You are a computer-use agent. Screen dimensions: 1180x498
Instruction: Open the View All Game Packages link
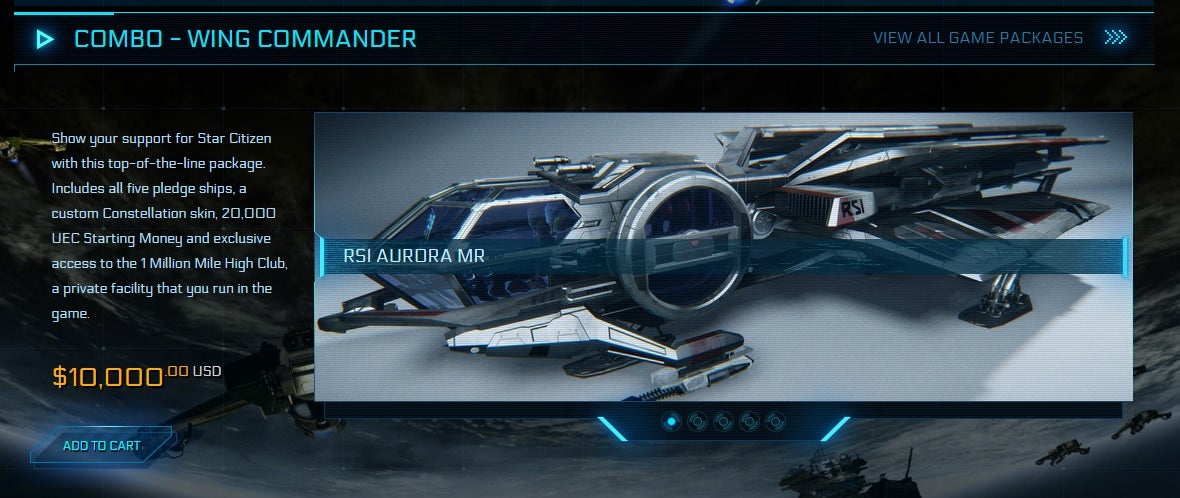point(977,38)
